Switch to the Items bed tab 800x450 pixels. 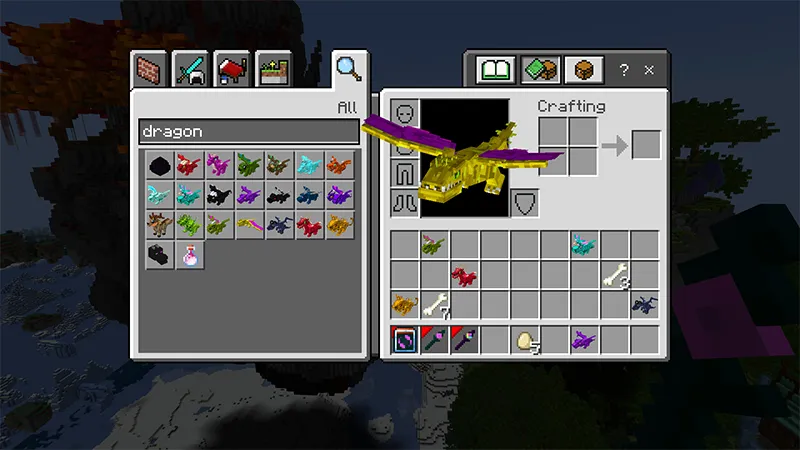click(x=232, y=69)
